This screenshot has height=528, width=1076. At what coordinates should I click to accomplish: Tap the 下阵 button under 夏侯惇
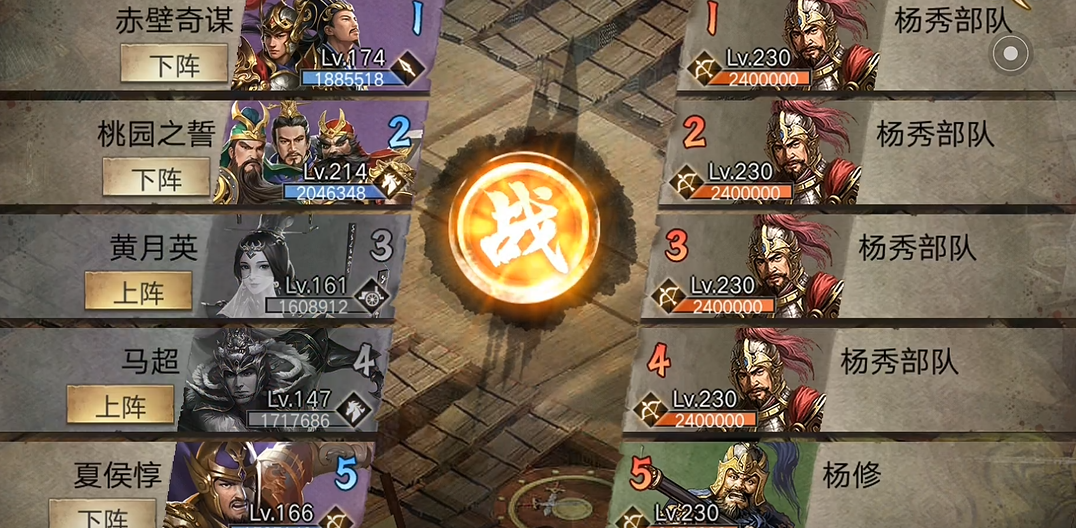pos(103,516)
